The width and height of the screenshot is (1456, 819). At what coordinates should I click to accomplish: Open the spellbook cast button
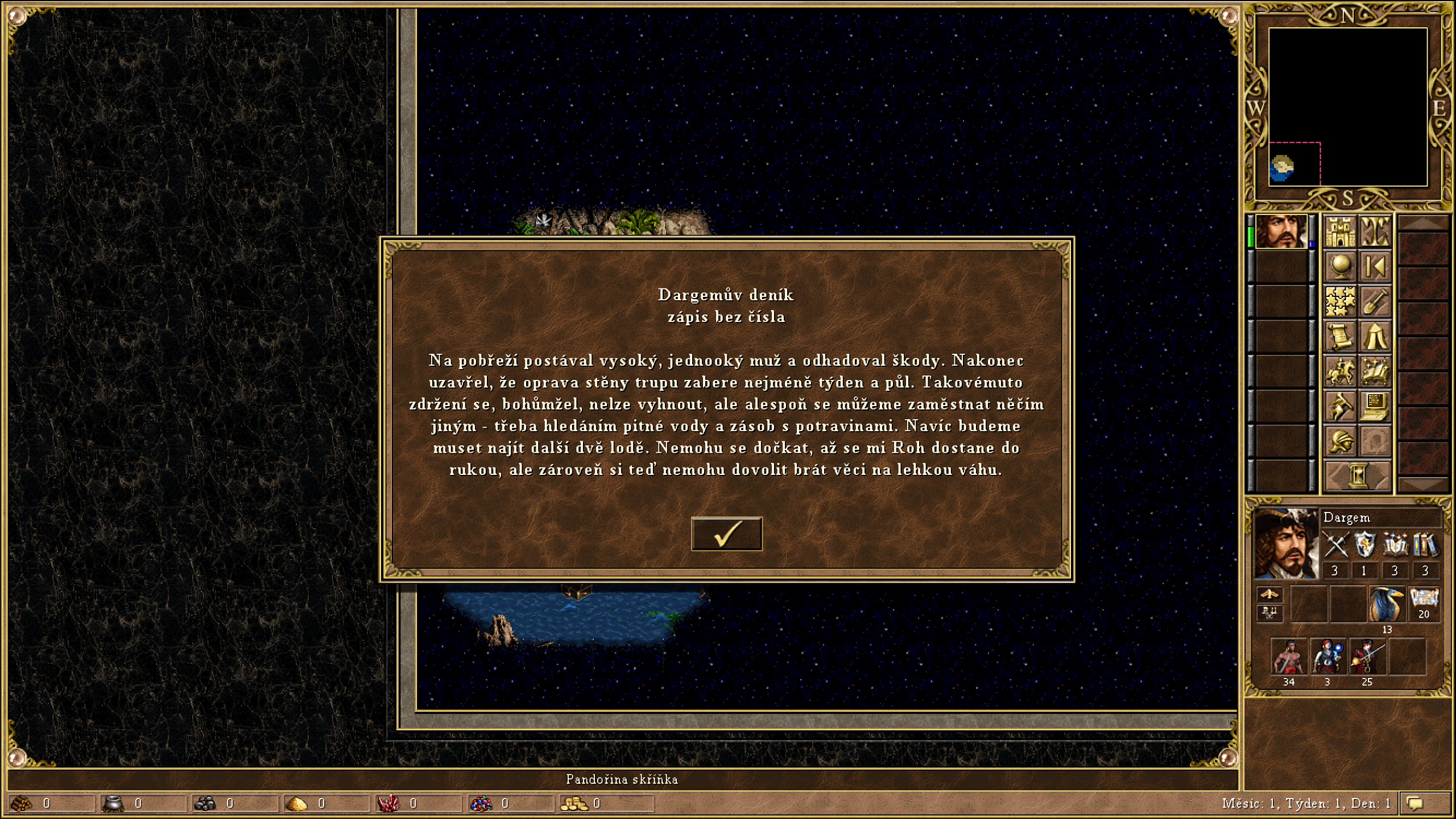pos(1375,371)
